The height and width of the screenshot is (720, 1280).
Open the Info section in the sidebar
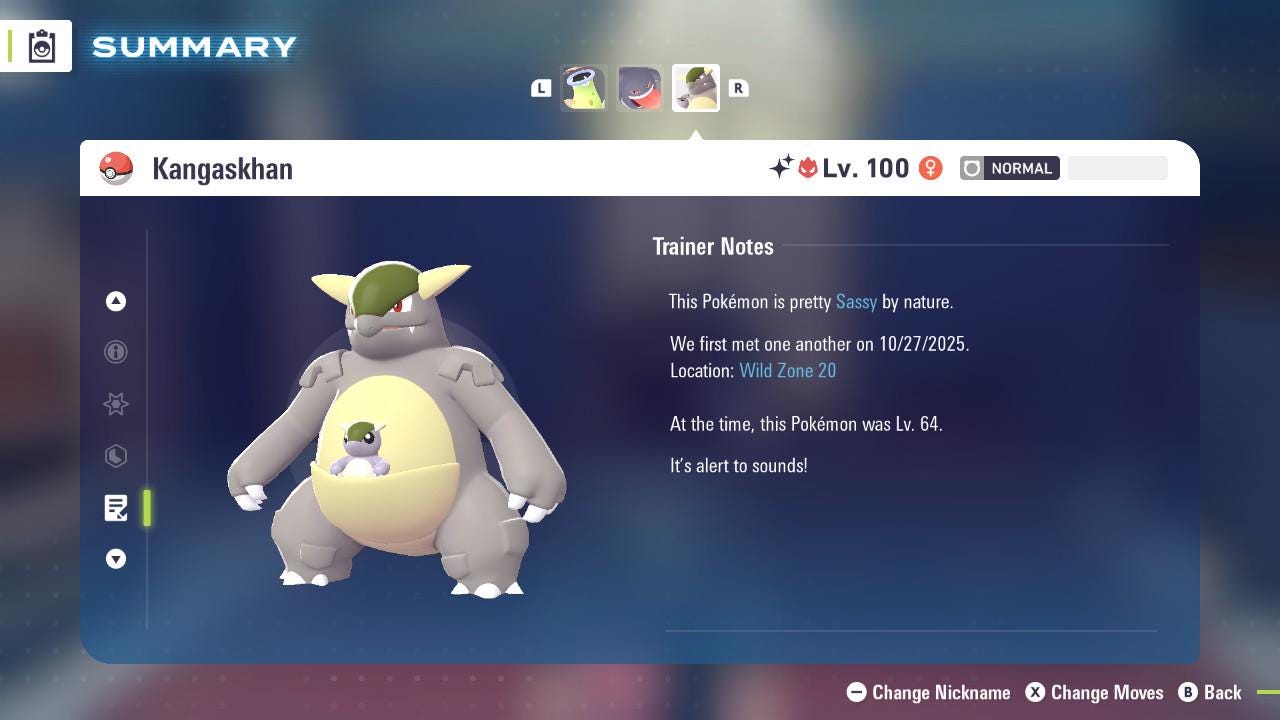pos(116,352)
